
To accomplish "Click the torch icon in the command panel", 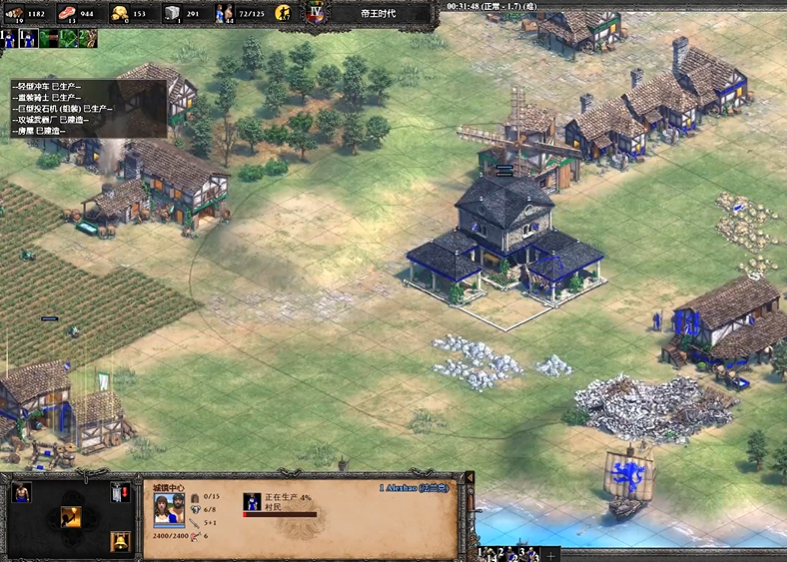I will click(x=71, y=516).
